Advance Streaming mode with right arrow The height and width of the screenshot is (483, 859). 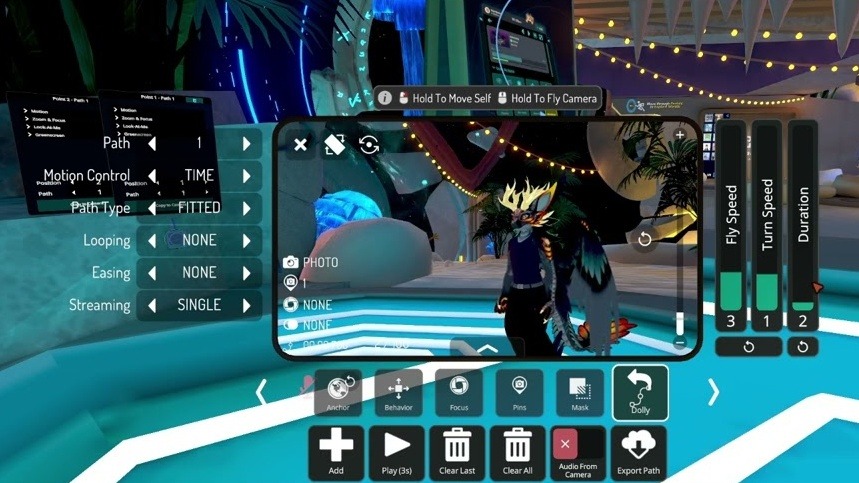point(246,305)
